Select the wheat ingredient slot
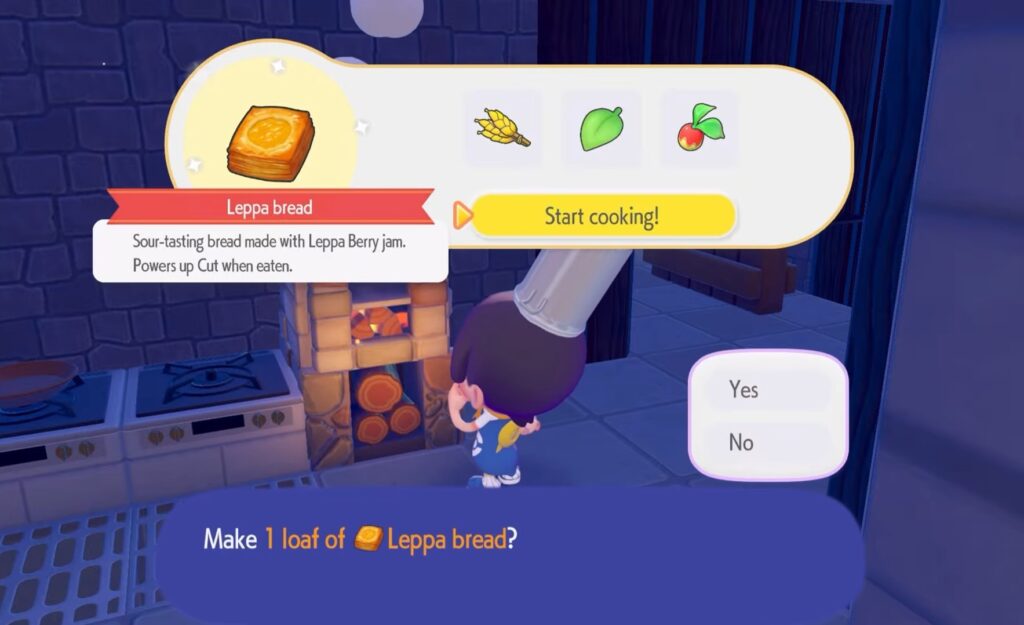Screen dimensions: 1024x625 (502, 129)
